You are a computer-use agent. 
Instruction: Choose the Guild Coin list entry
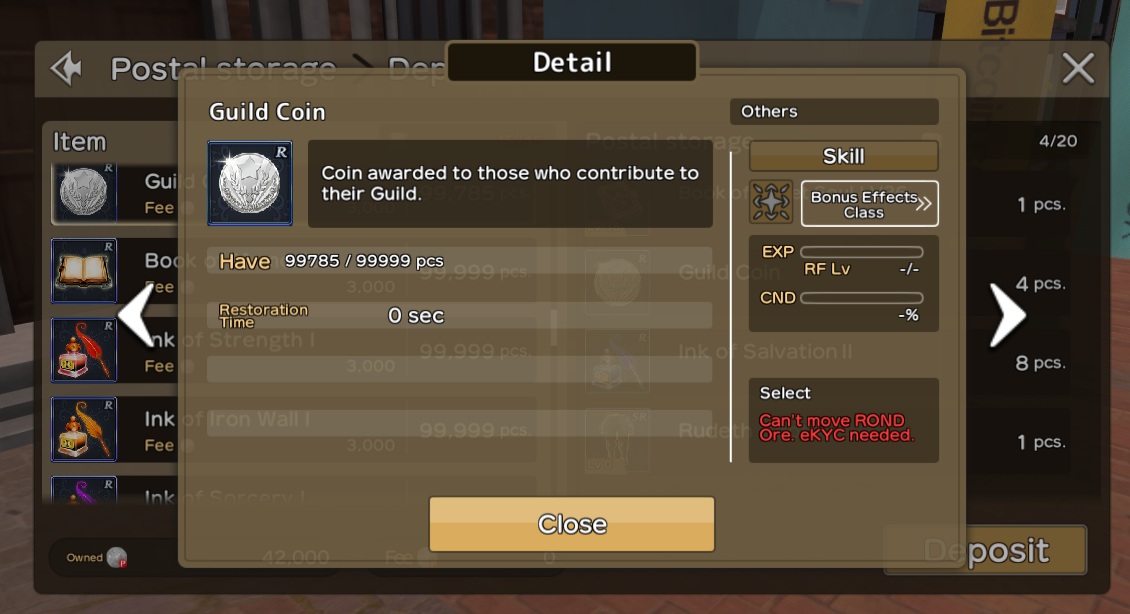coord(85,192)
